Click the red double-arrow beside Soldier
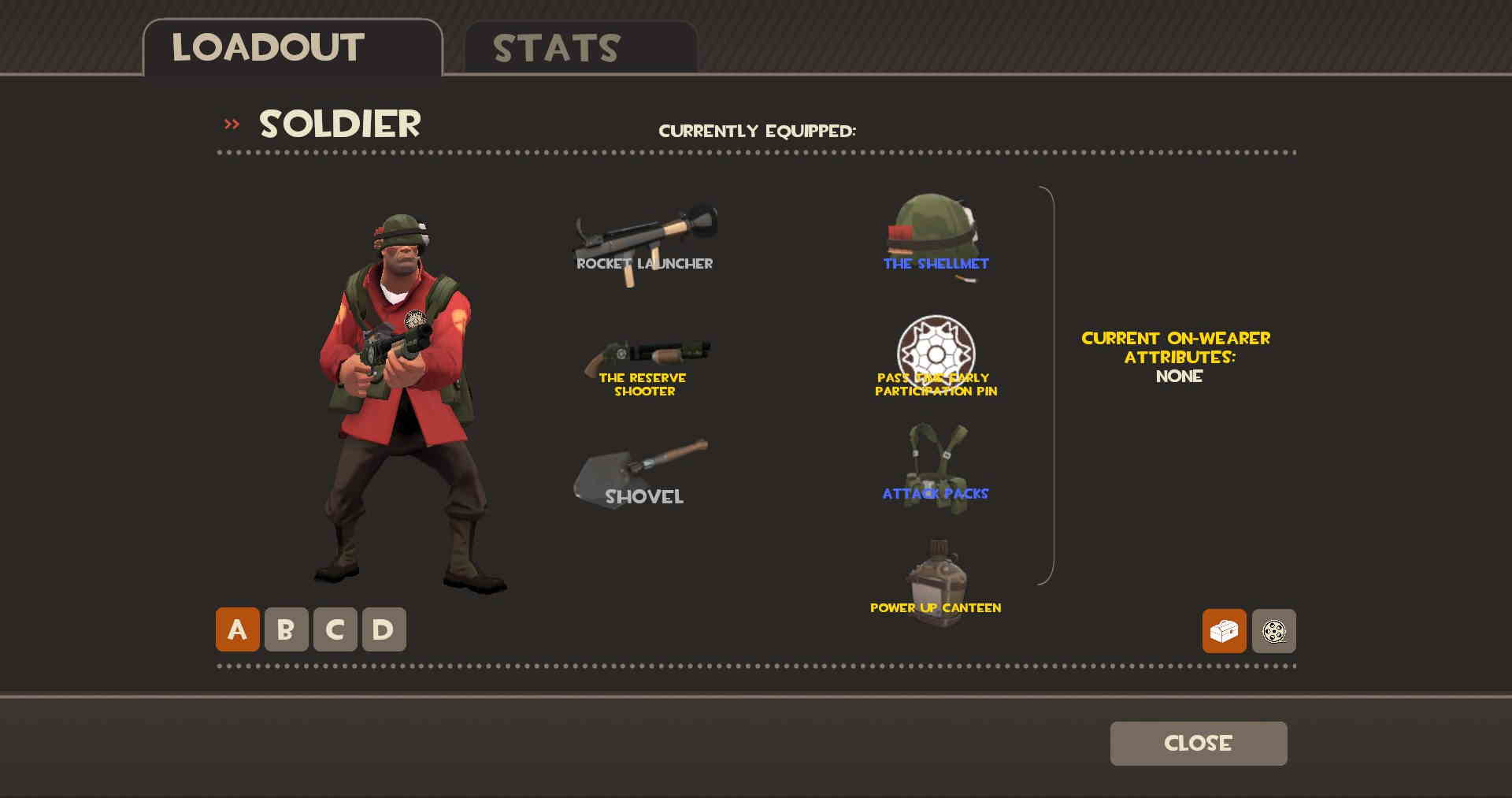Image resolution: width=1512 pixels, height=798 pixels. tap(231, 124)
